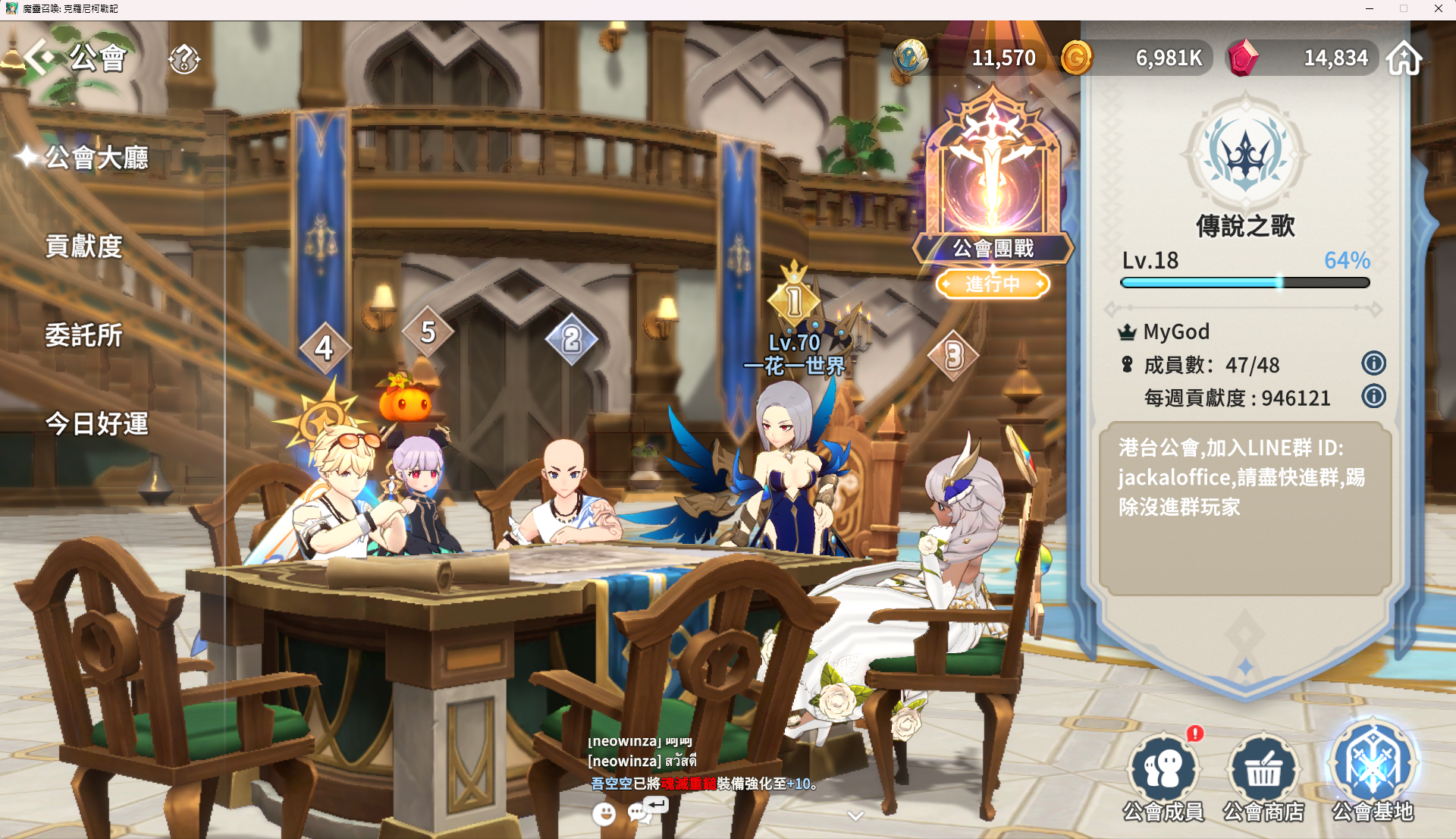The width and height of the screenshot is (1456, 839).
Task: Open the smiley emoji picker
Action: (604, 814)
